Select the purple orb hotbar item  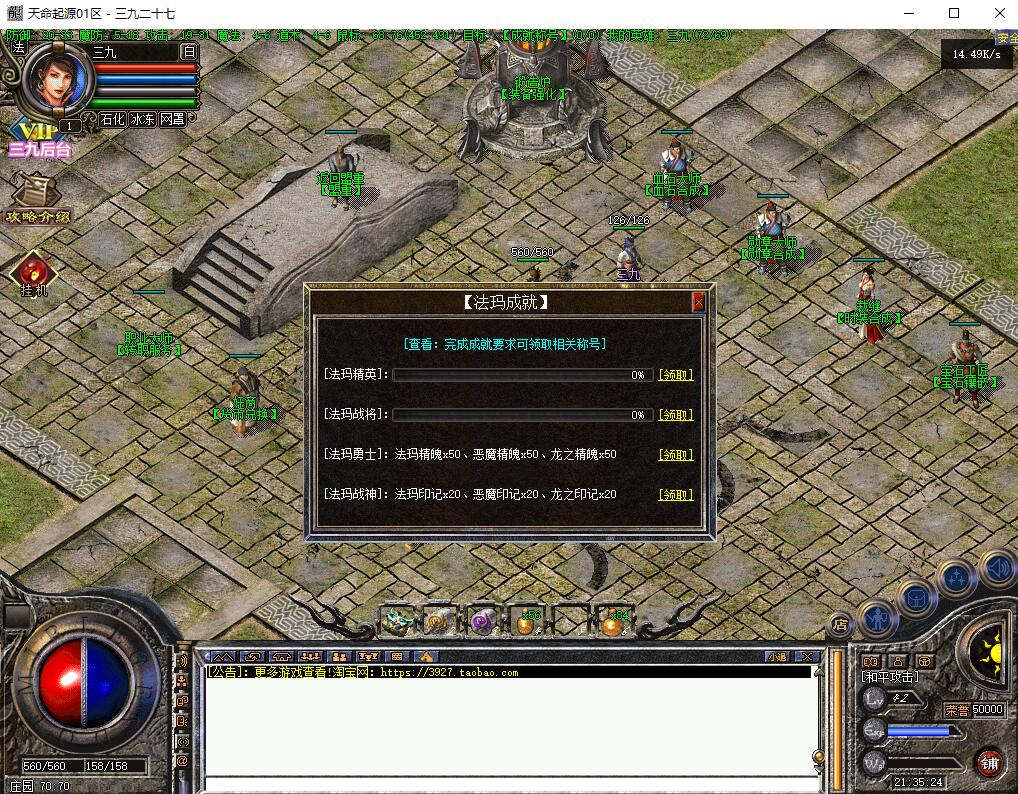click(x=482, y=622)
